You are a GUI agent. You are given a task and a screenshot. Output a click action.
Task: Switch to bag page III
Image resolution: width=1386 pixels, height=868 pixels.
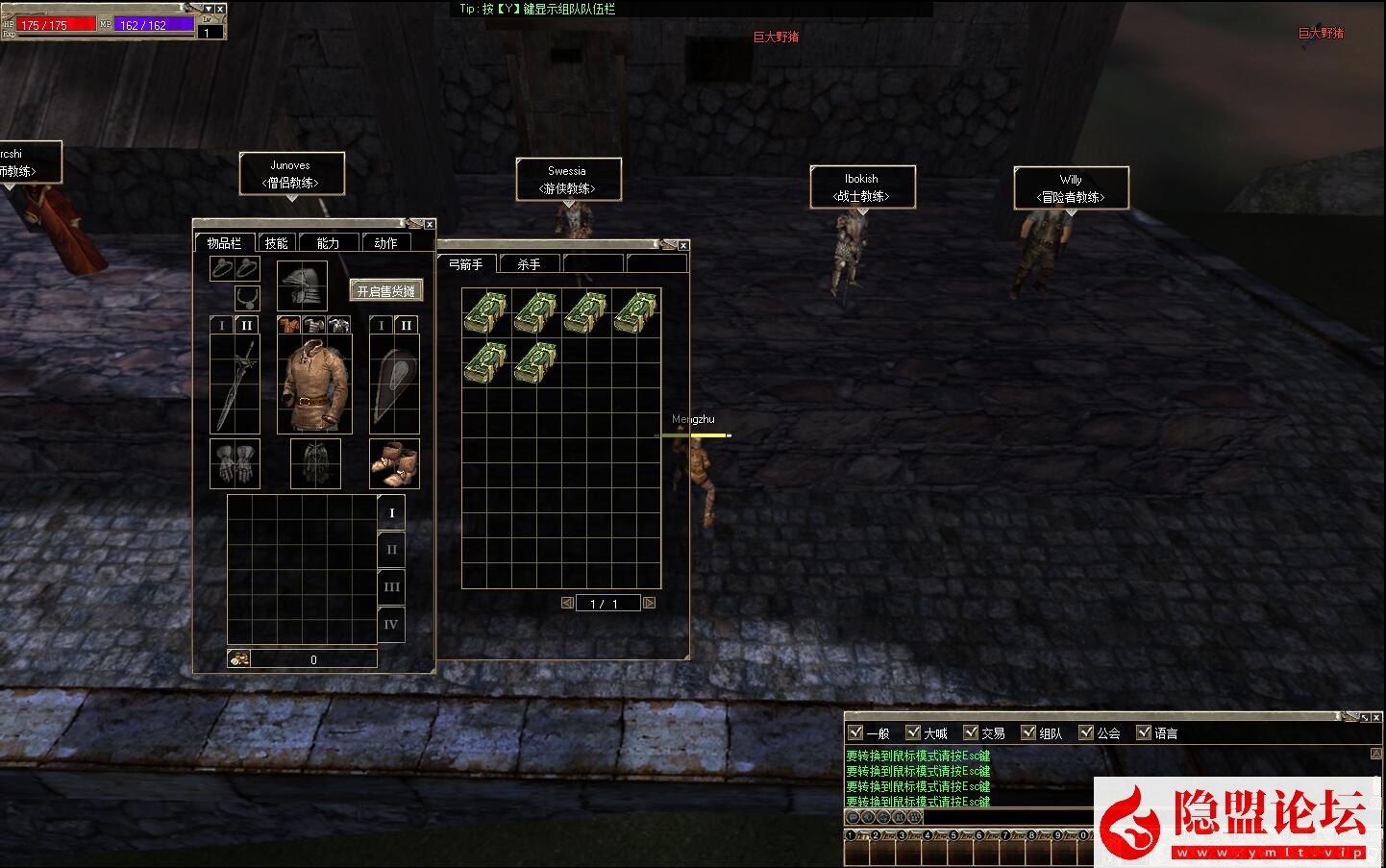(x=391, y=586)
